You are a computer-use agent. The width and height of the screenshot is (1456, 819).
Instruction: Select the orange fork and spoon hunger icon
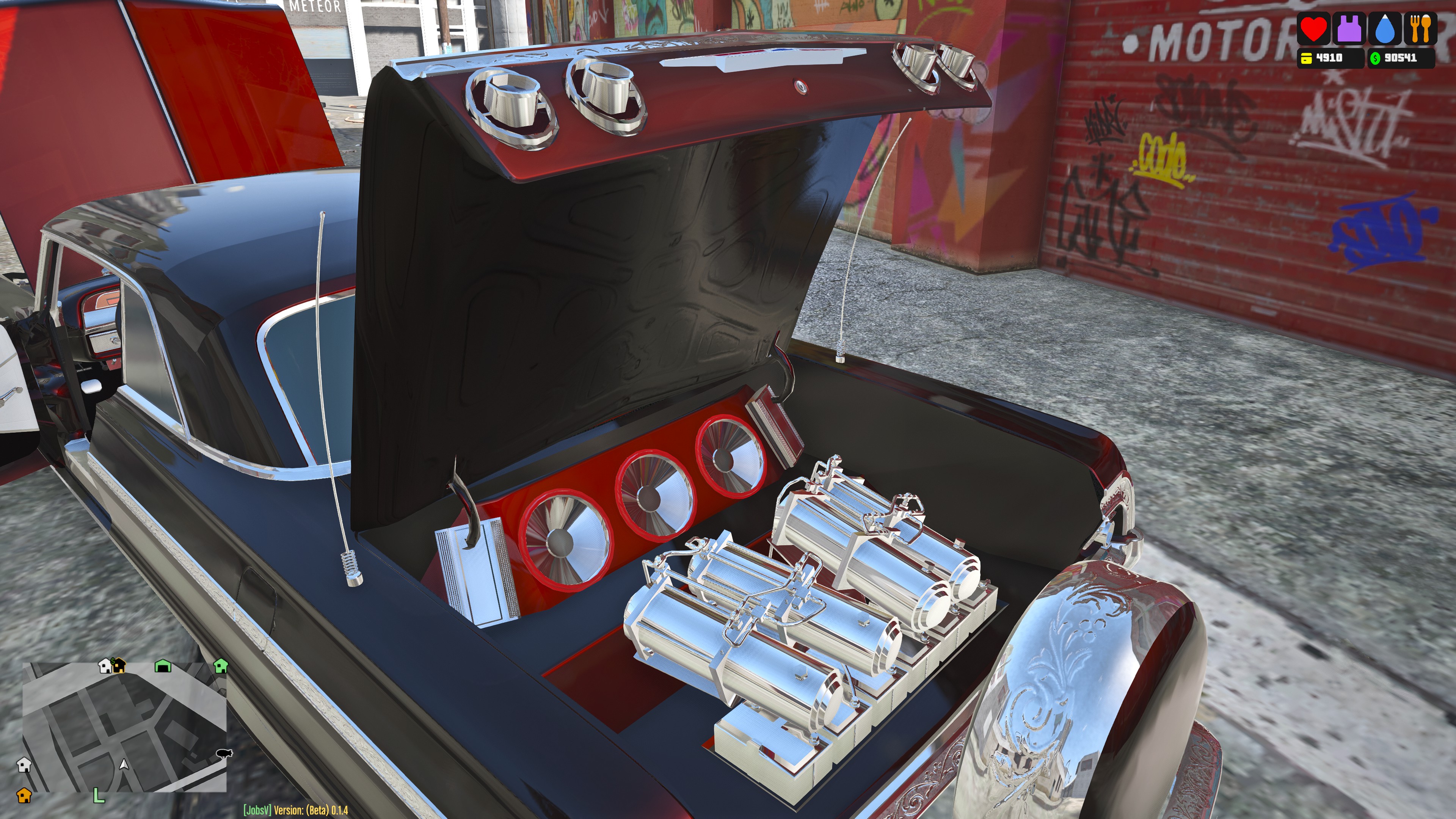[x=1420, y=29]
